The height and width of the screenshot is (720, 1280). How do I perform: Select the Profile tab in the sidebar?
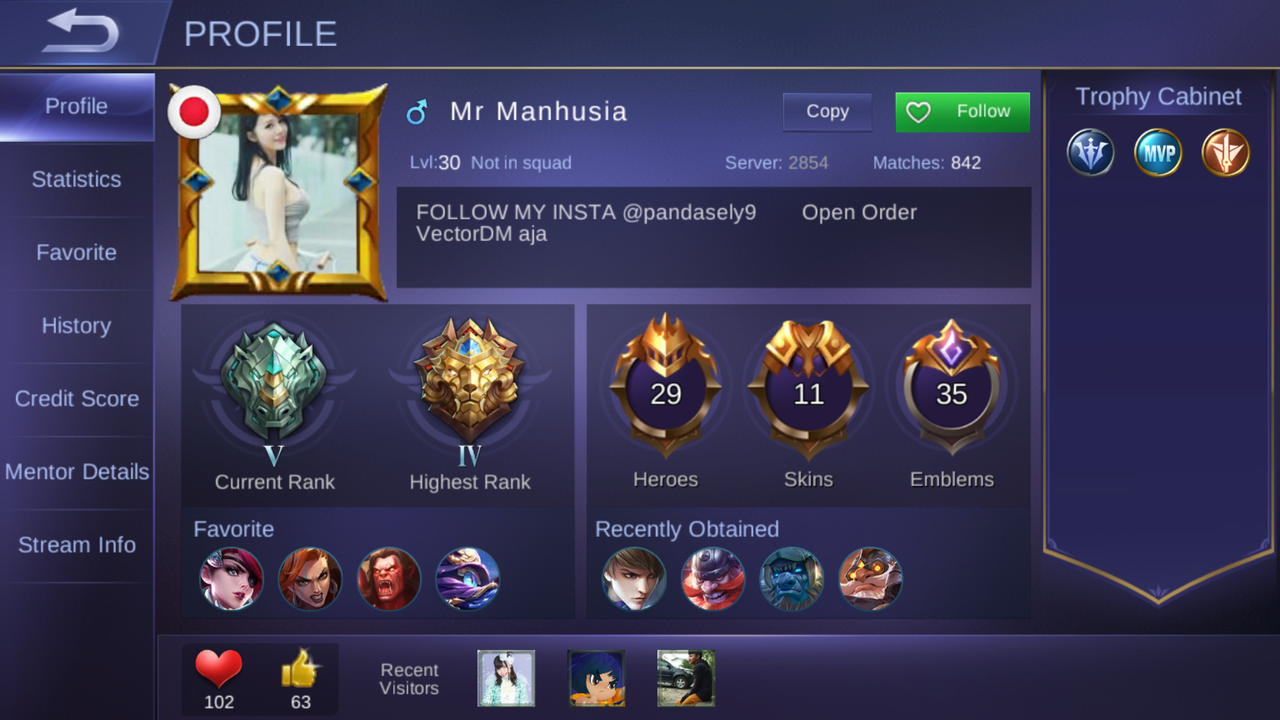tap(77, 106)
